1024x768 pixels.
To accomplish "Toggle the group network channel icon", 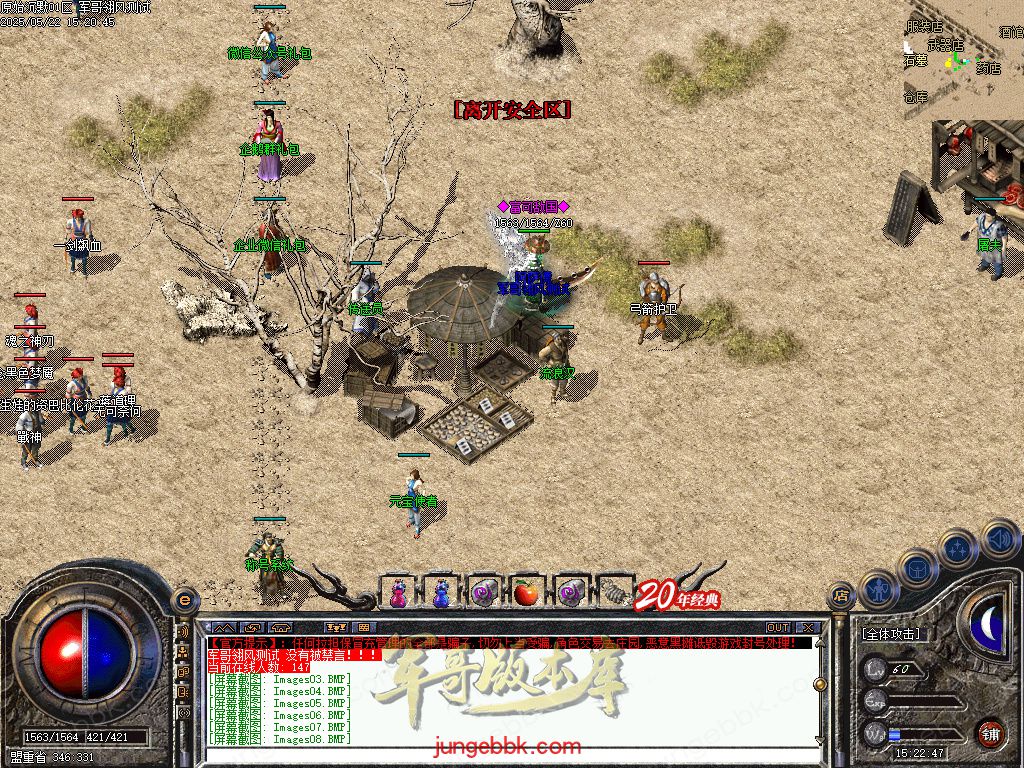I will click(183, 652).
